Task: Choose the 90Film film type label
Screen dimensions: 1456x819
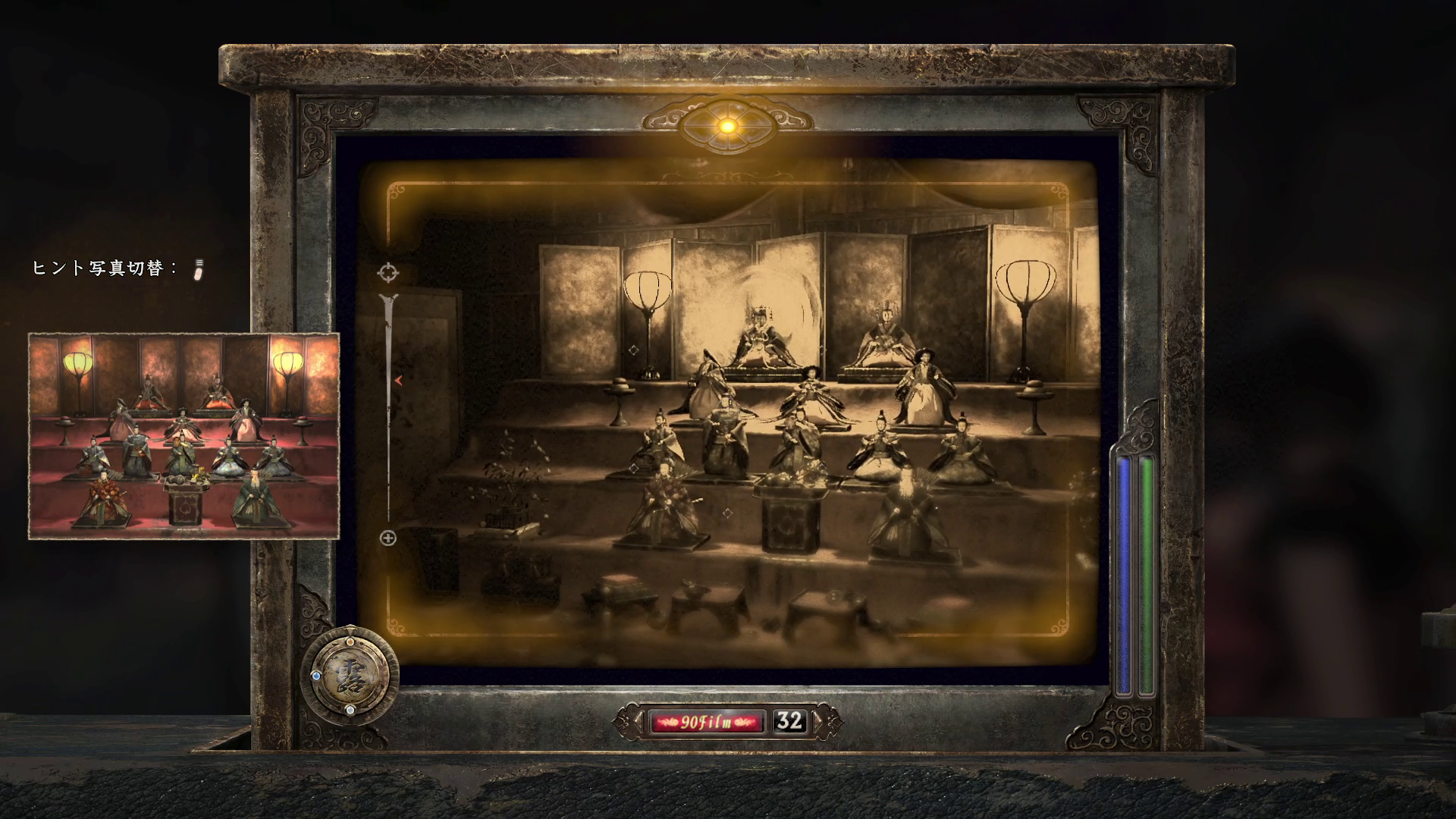Action: (707, 721)
